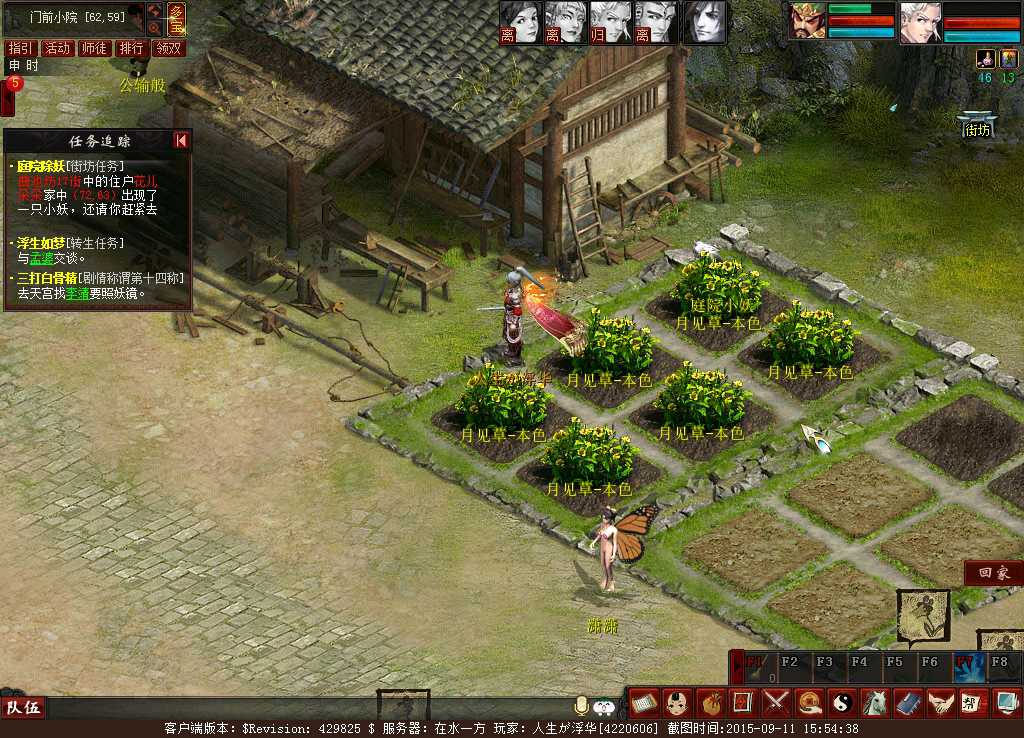The image size is (1024, 738).
Task: Activate the F7 blue skill slot
Action: [970, 667]
